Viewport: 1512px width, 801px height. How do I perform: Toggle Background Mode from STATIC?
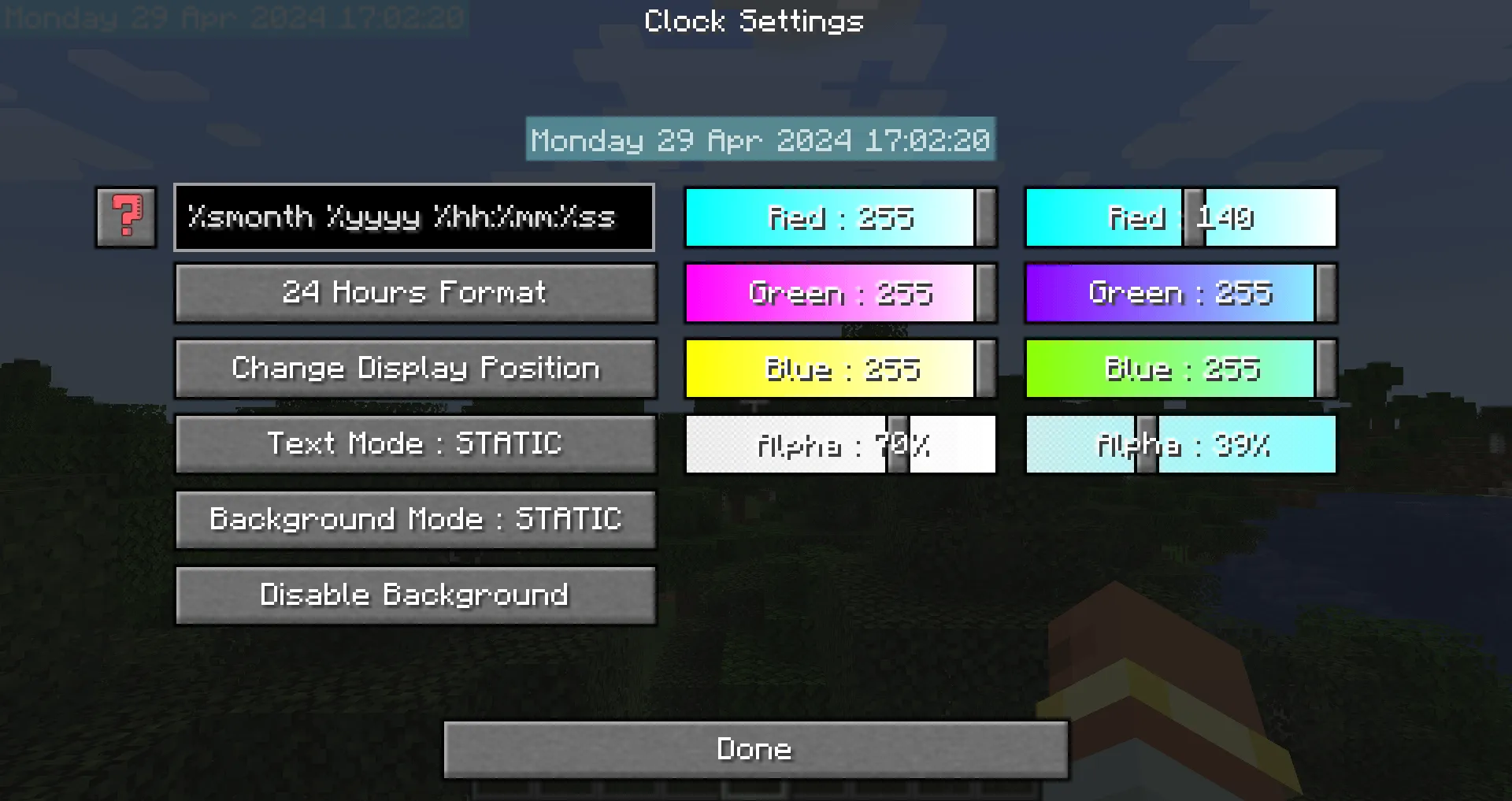coord(415,519)
